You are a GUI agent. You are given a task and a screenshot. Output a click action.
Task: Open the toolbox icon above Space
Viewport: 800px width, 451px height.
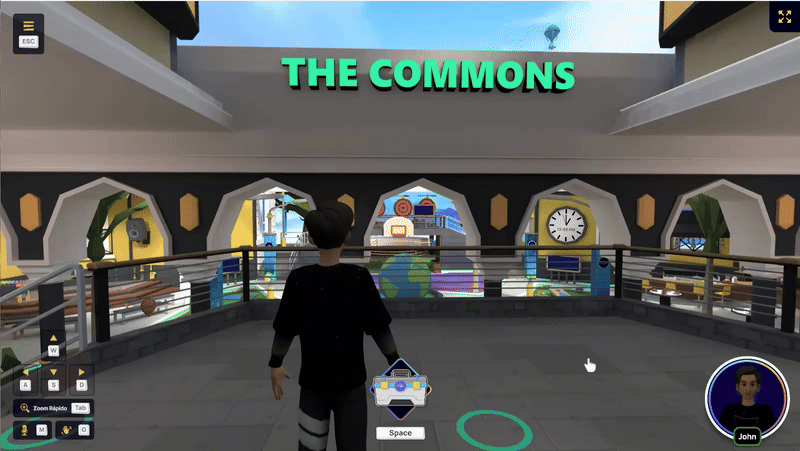400,389
